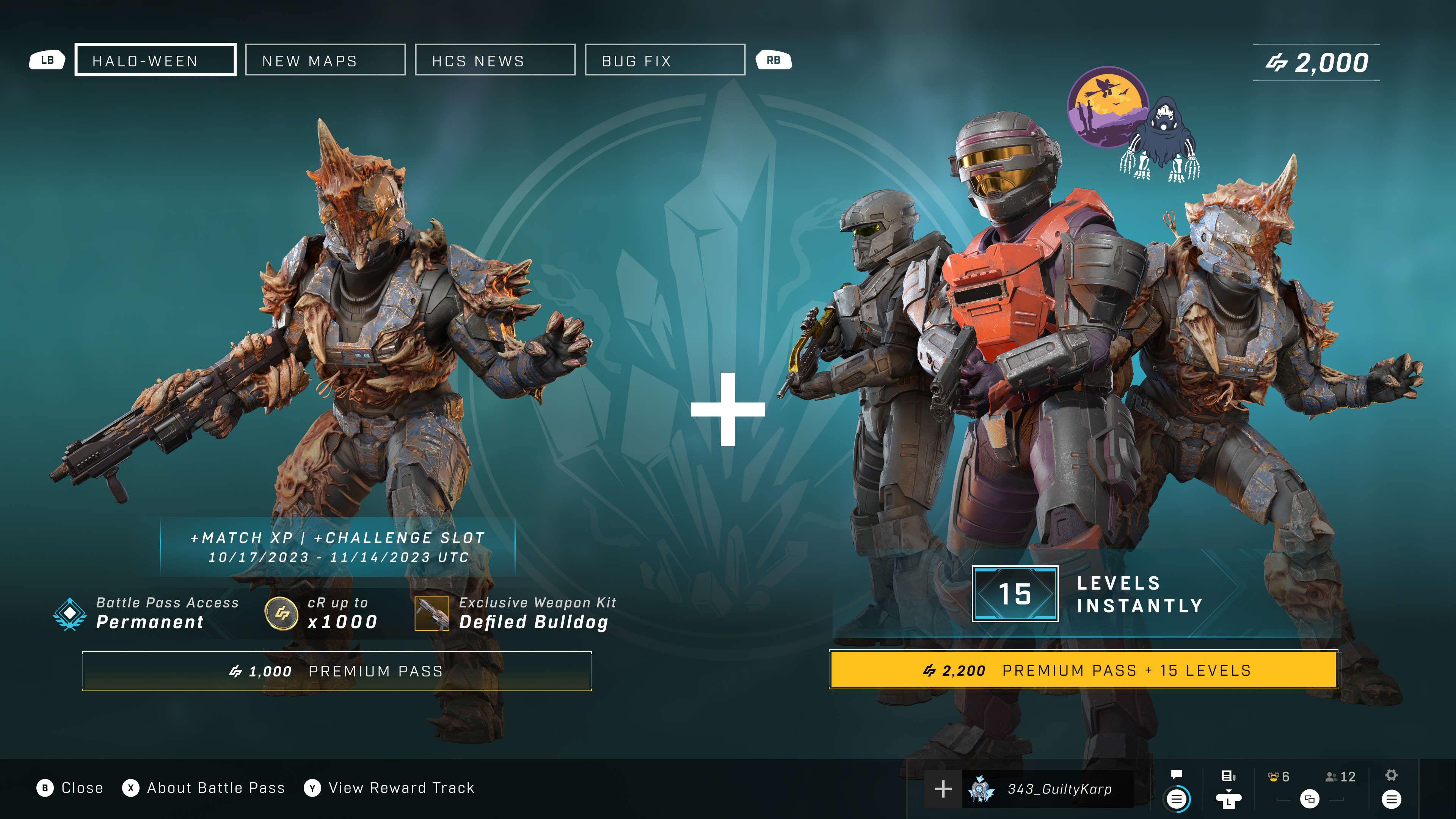The width and height of the screenshot is (1456, 819).
Task: Show the friends online list
Action: pyautogui.click(x=1340, y=777)
